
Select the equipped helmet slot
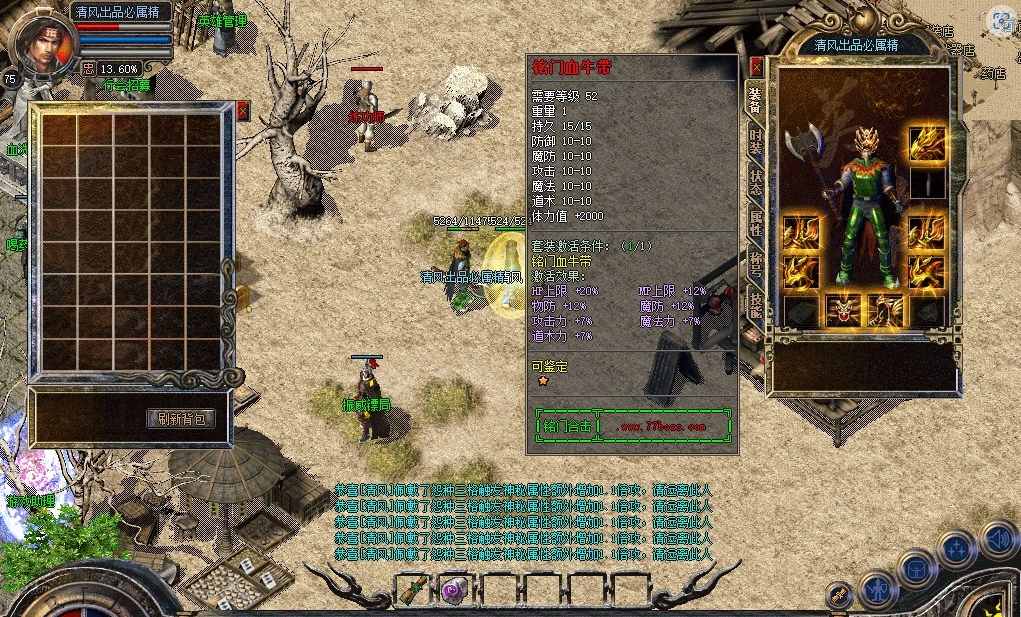pos(926,145)
